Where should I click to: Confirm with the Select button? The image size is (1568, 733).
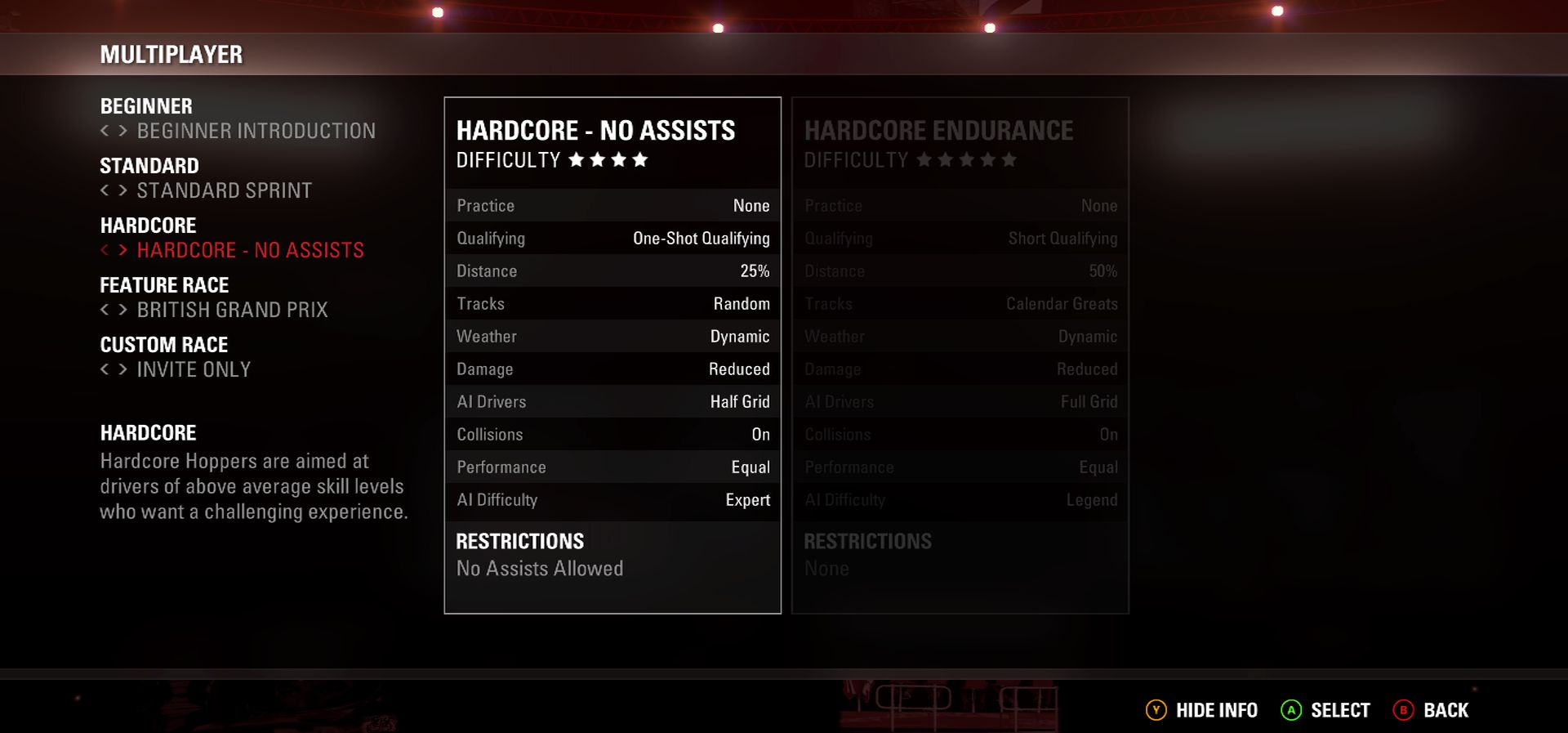[1325, 710]
